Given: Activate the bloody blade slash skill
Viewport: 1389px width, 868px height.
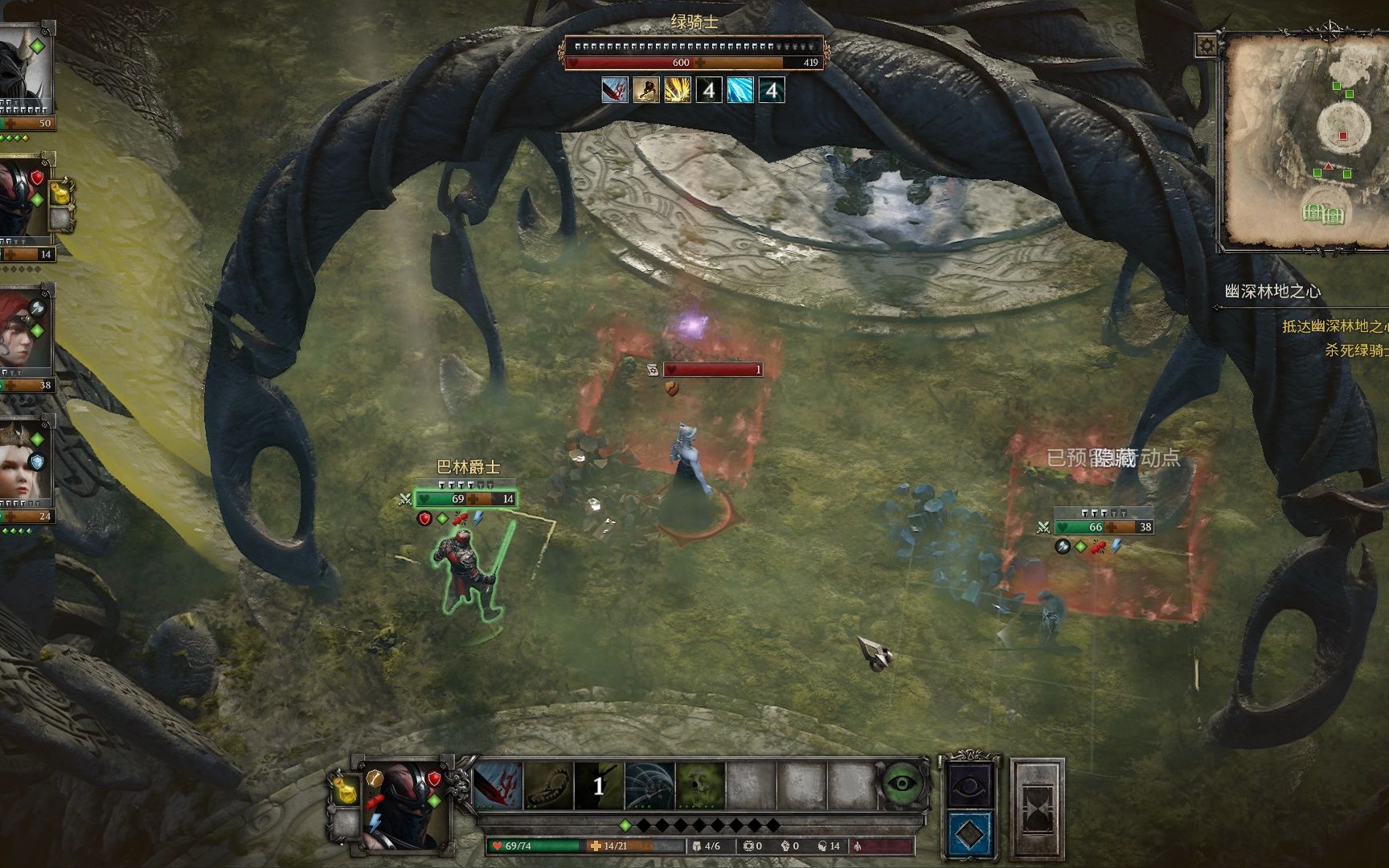Looking at the screenshot, I should pos(498,785).
